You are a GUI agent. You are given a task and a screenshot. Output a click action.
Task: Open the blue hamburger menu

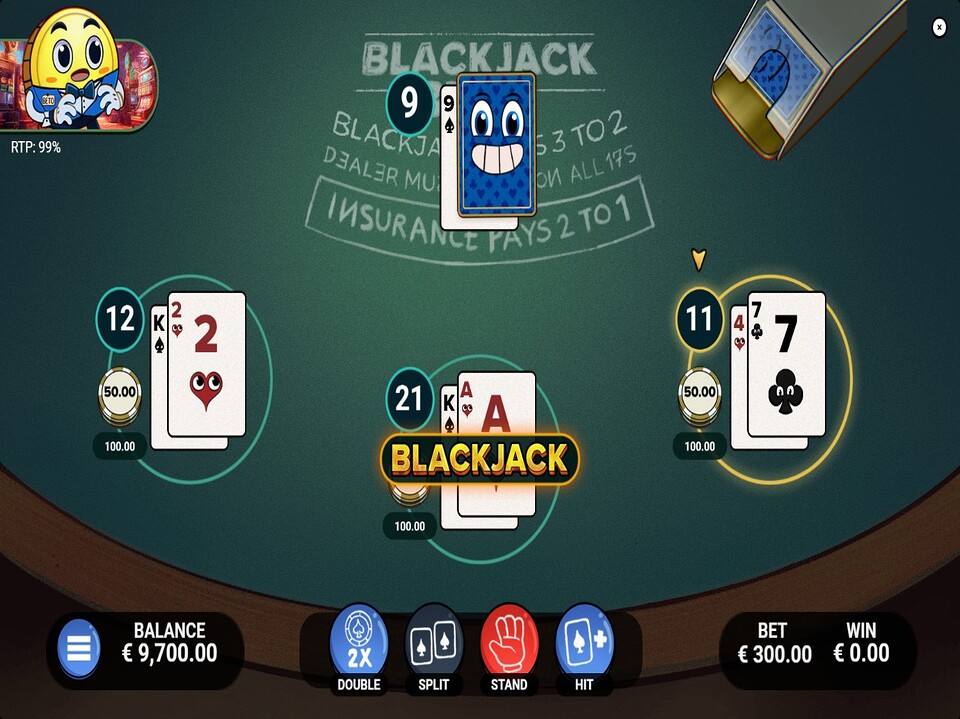[79, 650]
